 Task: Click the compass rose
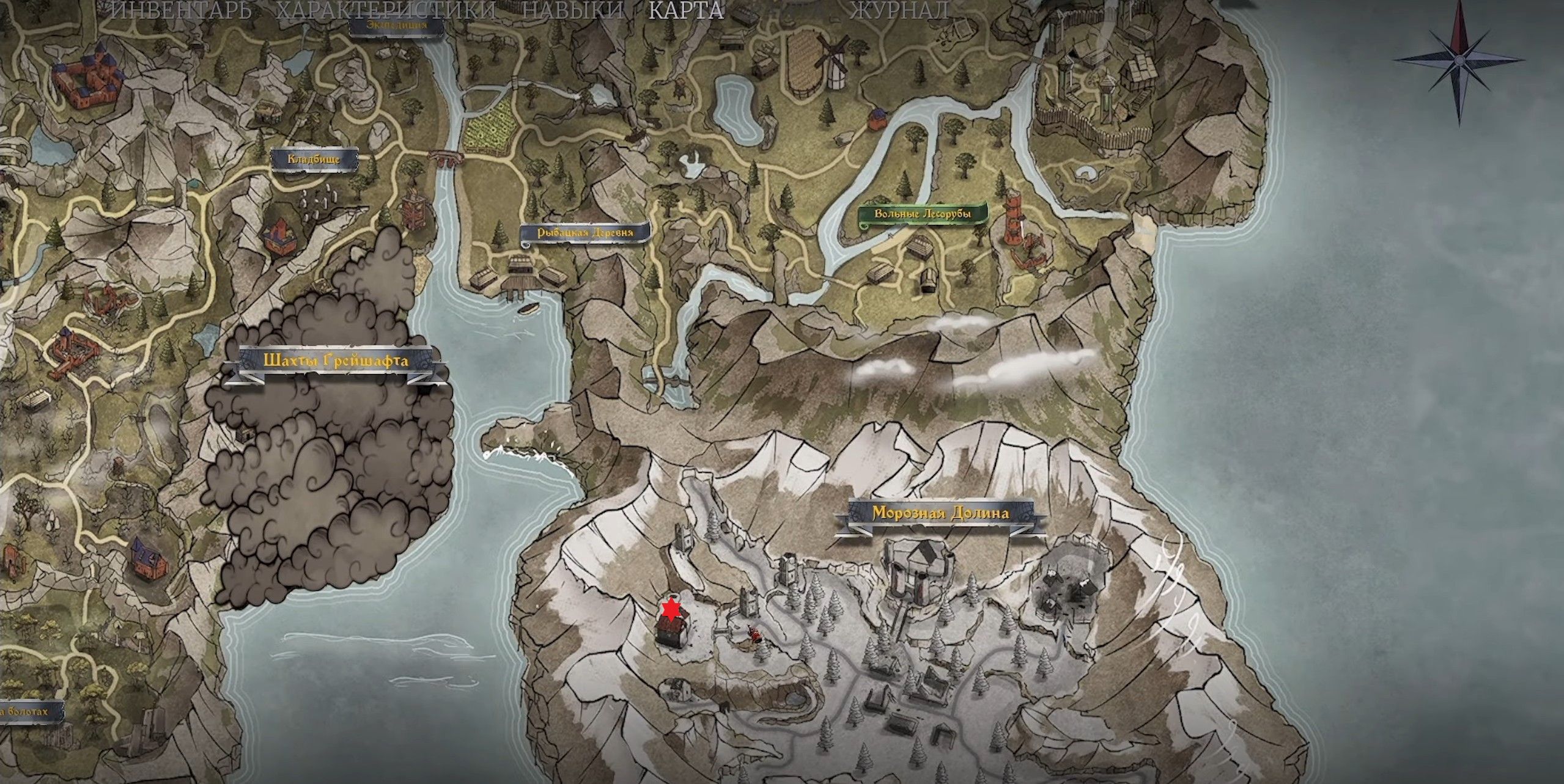[1459, 60]
